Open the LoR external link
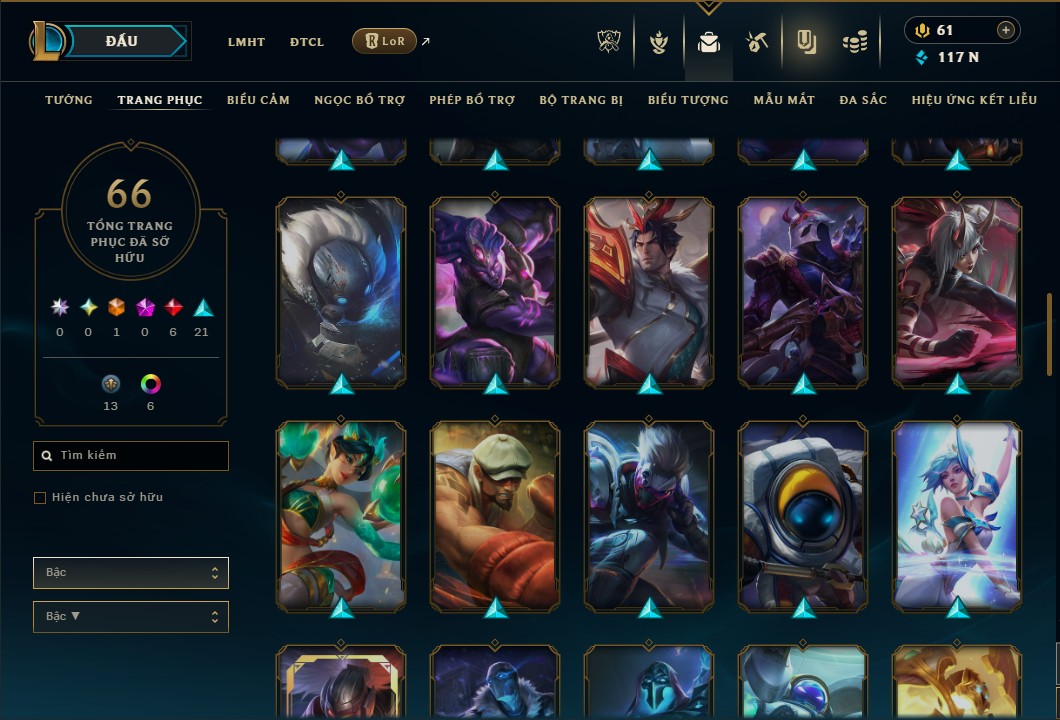The image size is (1060, 720). 385,41
